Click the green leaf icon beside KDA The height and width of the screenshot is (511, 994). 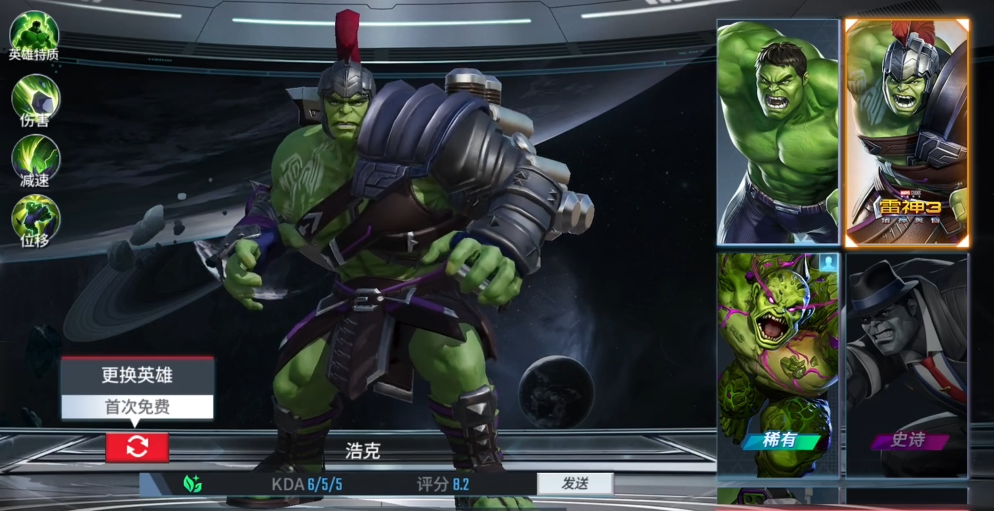[193, 484]
